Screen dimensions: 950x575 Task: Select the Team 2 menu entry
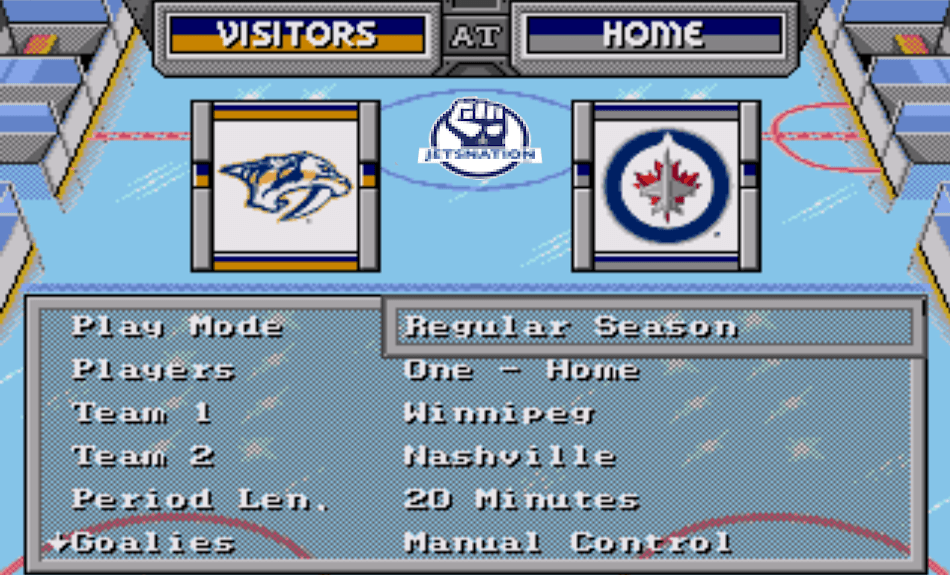(x=143, y=456)
